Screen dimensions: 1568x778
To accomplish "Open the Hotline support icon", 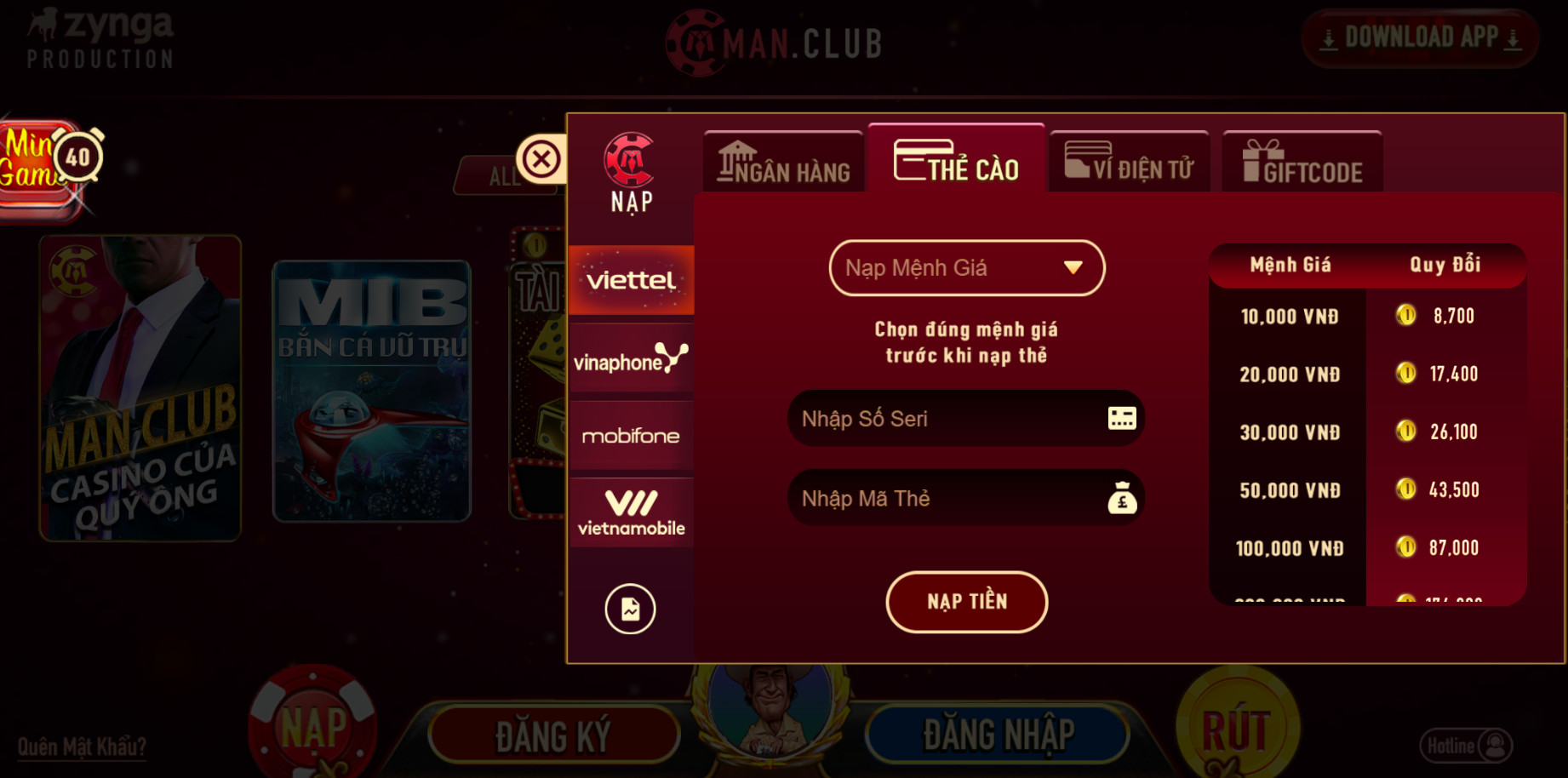I will point(1491,746).
